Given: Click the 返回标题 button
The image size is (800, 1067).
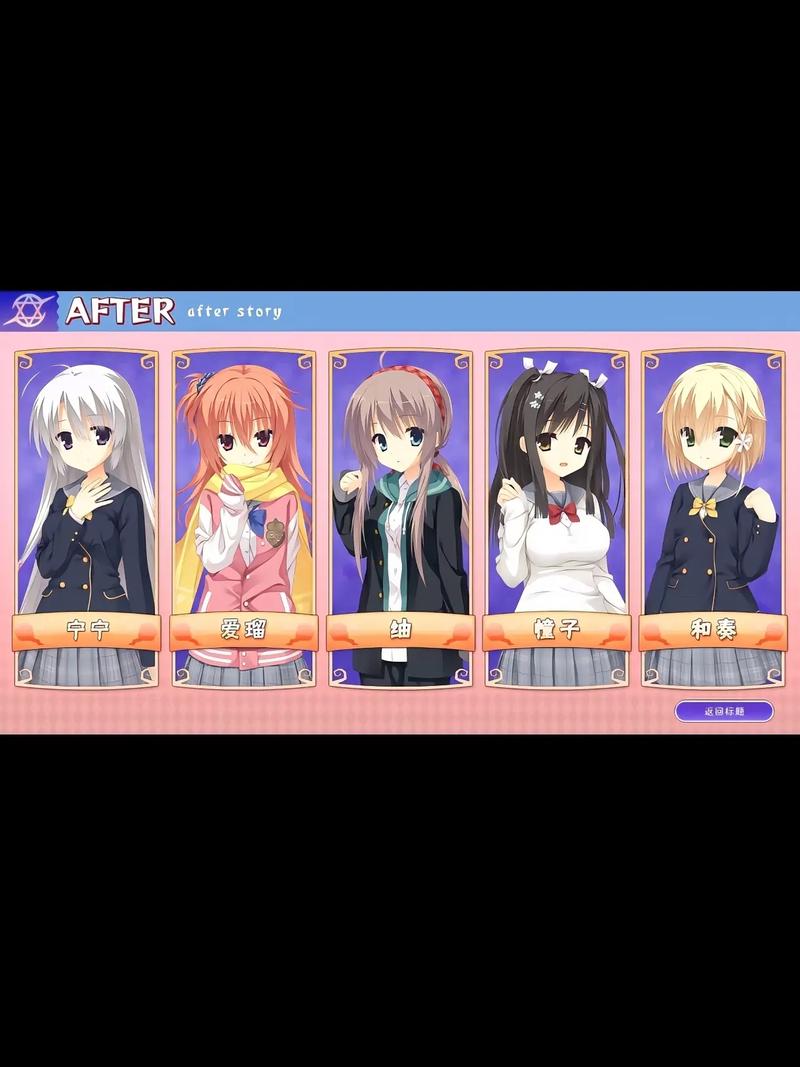Looking at the screenshot, I should point(724,711).
